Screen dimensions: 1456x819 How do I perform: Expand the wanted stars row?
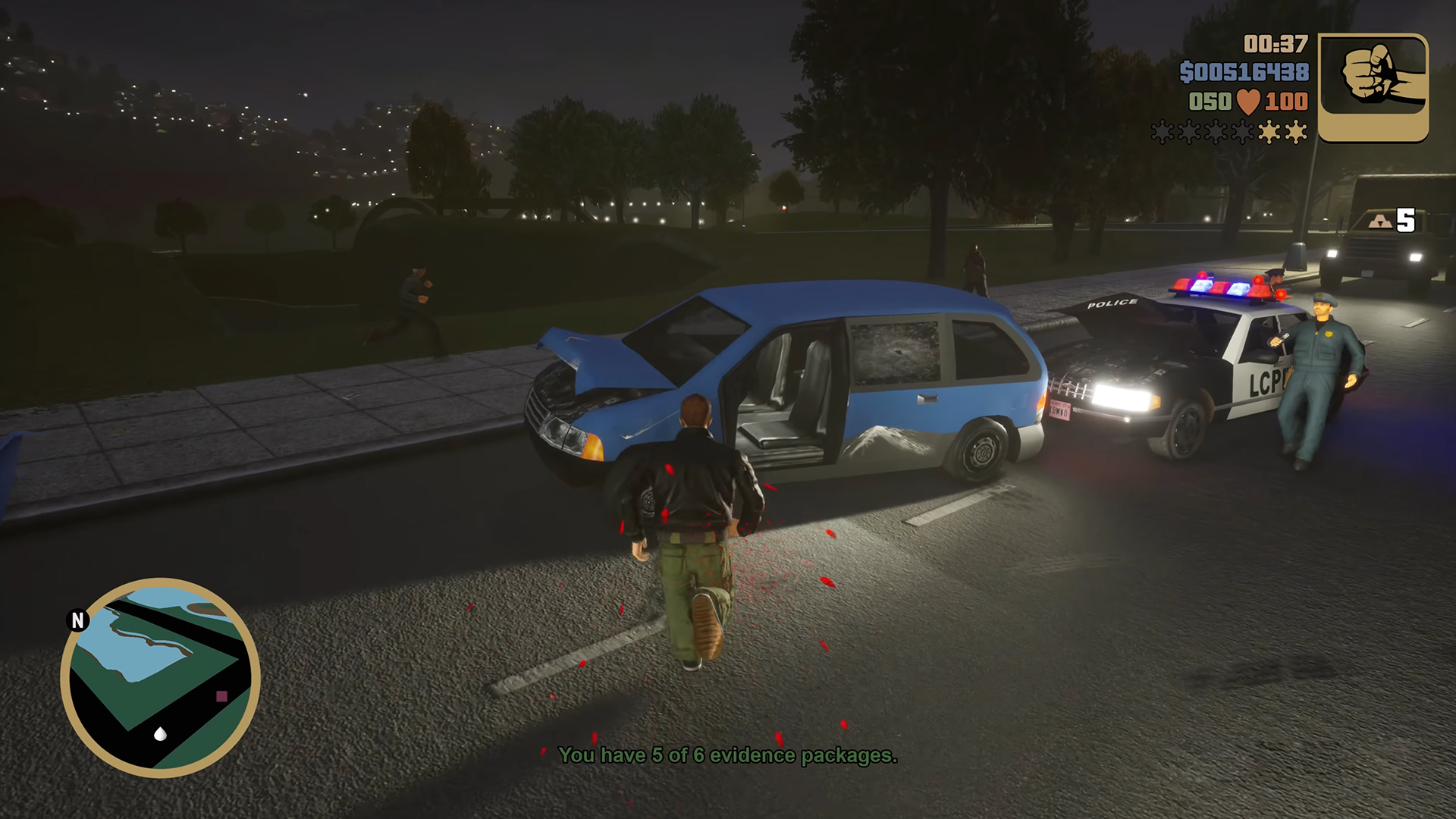tap(1228, 133)
